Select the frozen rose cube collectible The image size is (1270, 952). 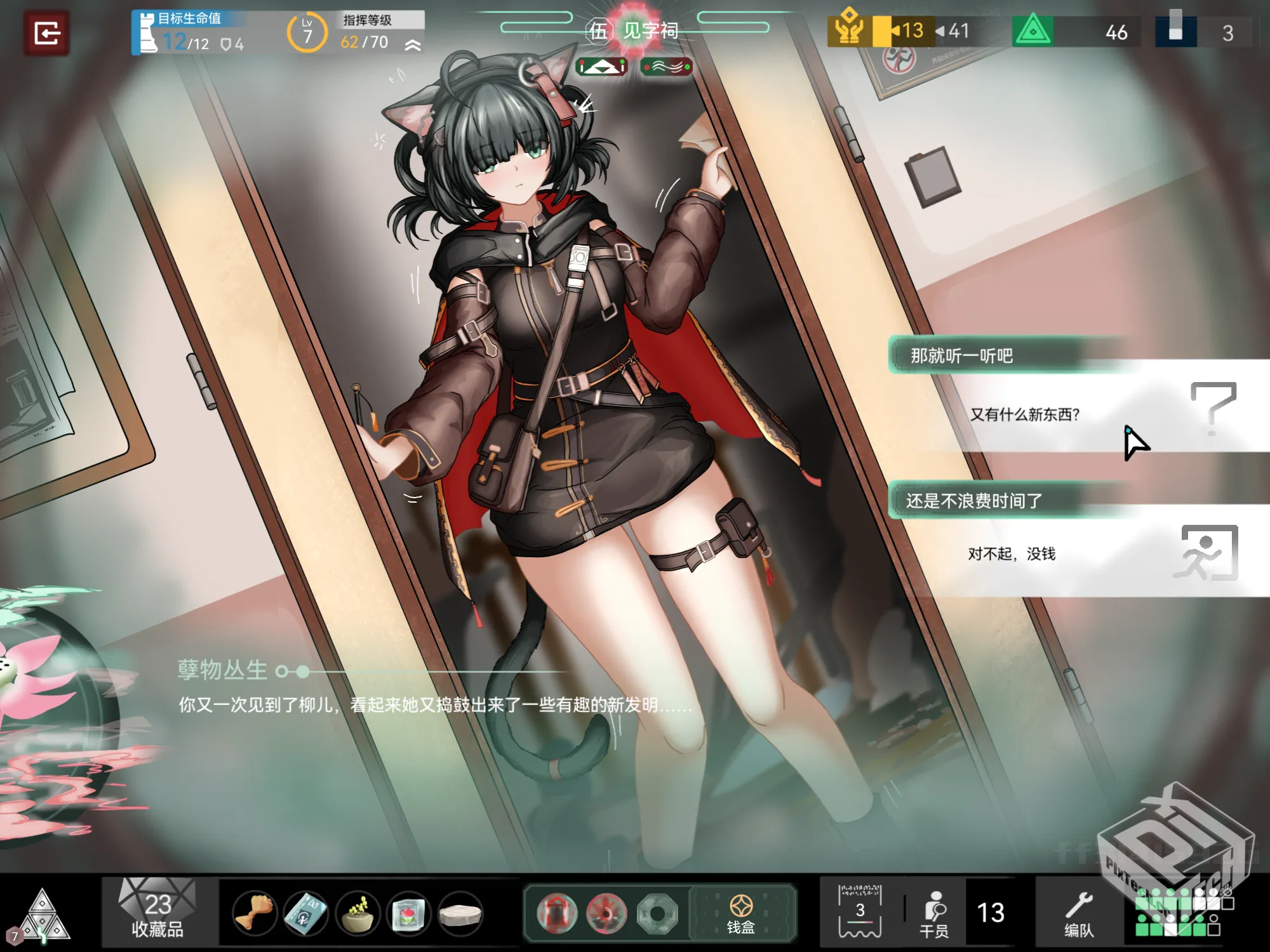click(408, 913)
